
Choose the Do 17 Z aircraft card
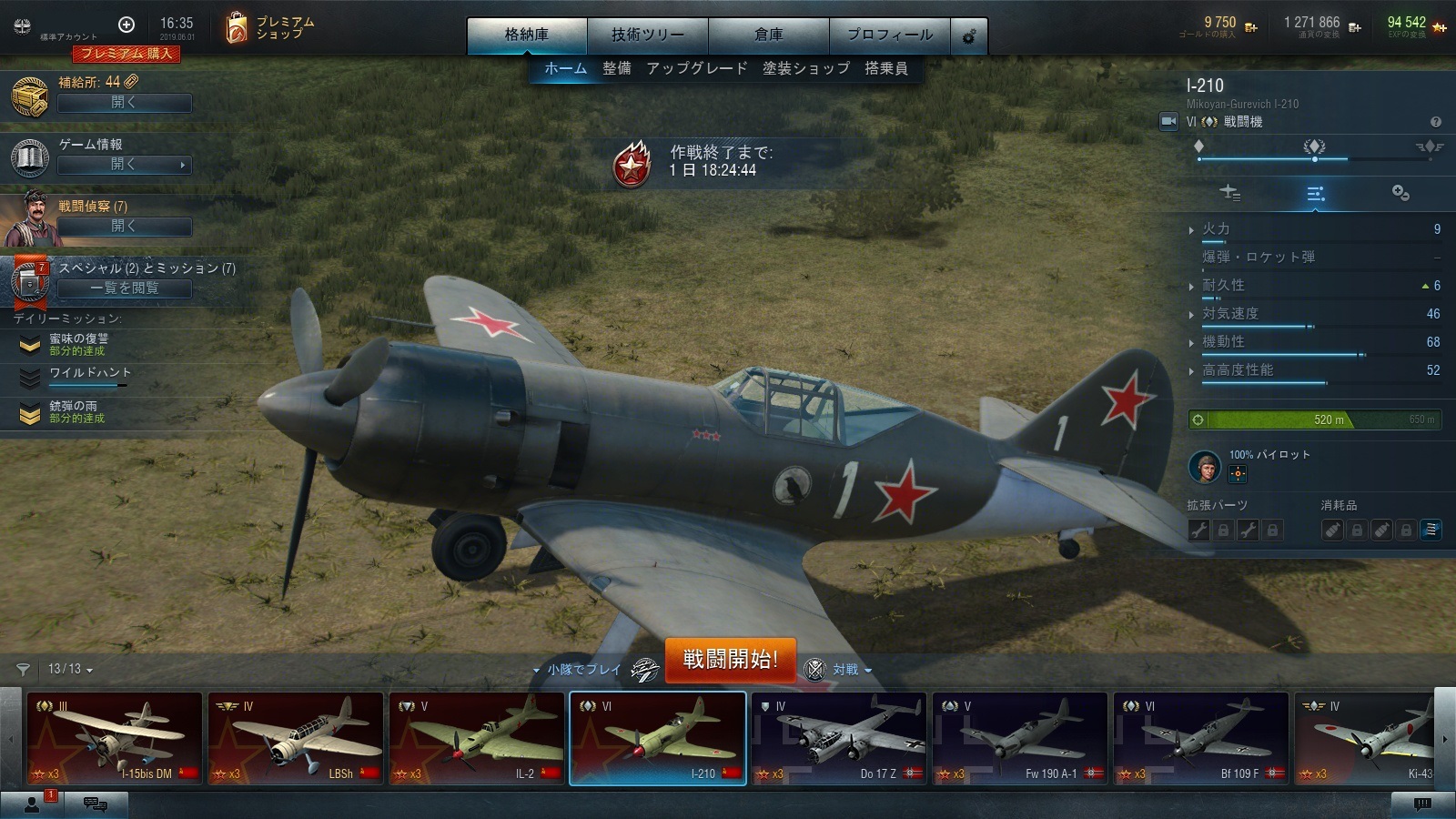838,738
